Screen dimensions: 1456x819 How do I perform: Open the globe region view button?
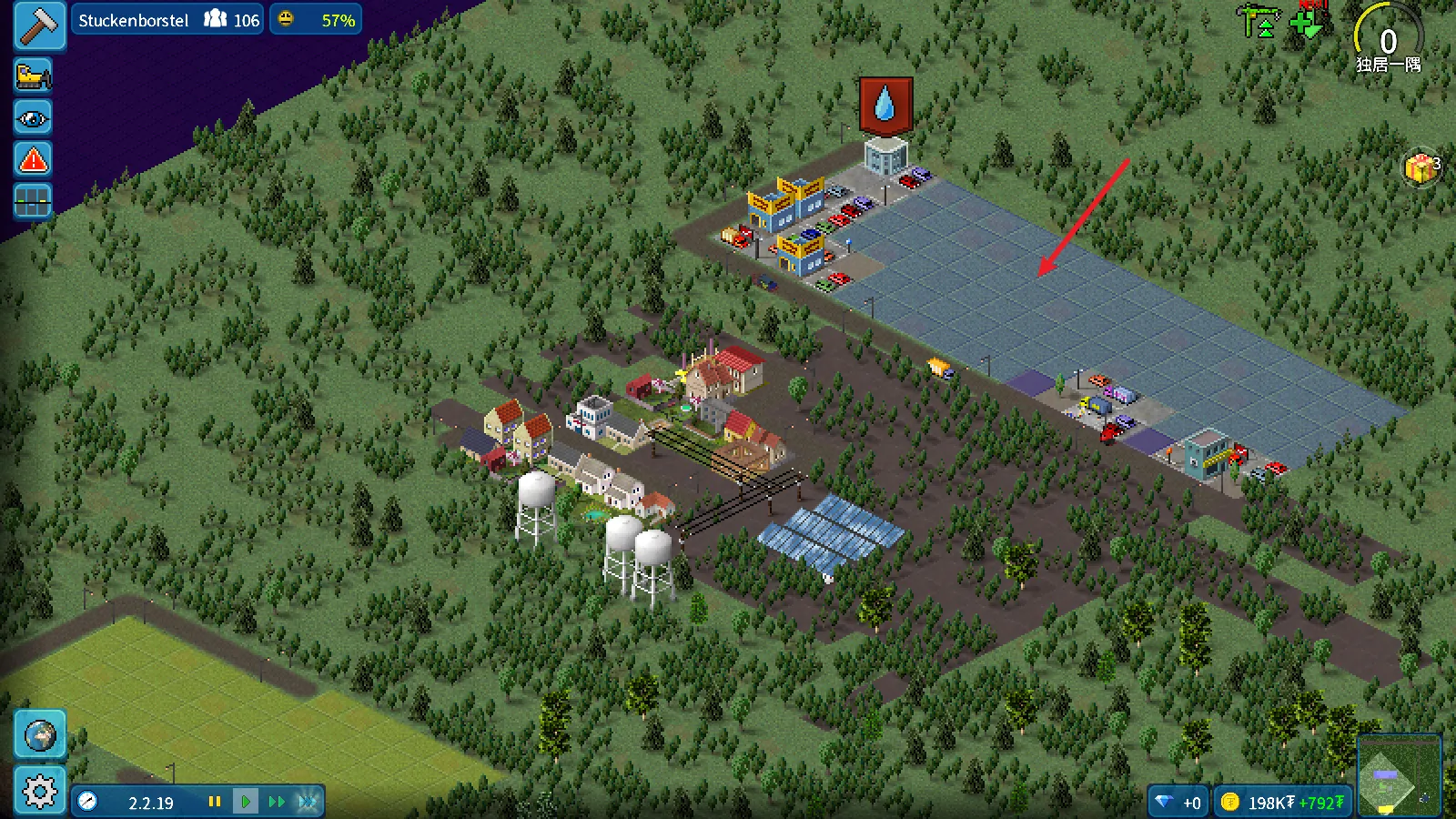click(40, 735)
